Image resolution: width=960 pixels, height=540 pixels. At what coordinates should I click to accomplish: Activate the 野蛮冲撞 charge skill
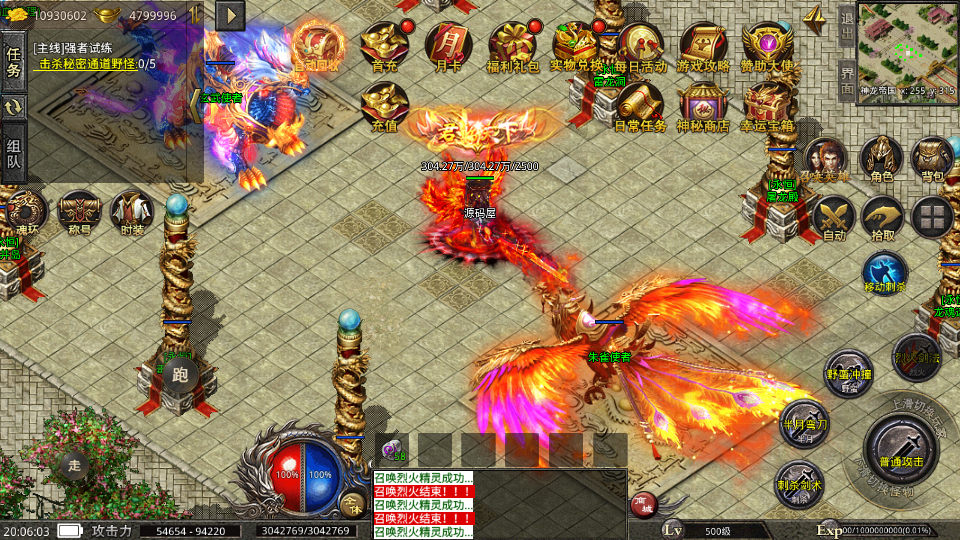coord(849,372)
